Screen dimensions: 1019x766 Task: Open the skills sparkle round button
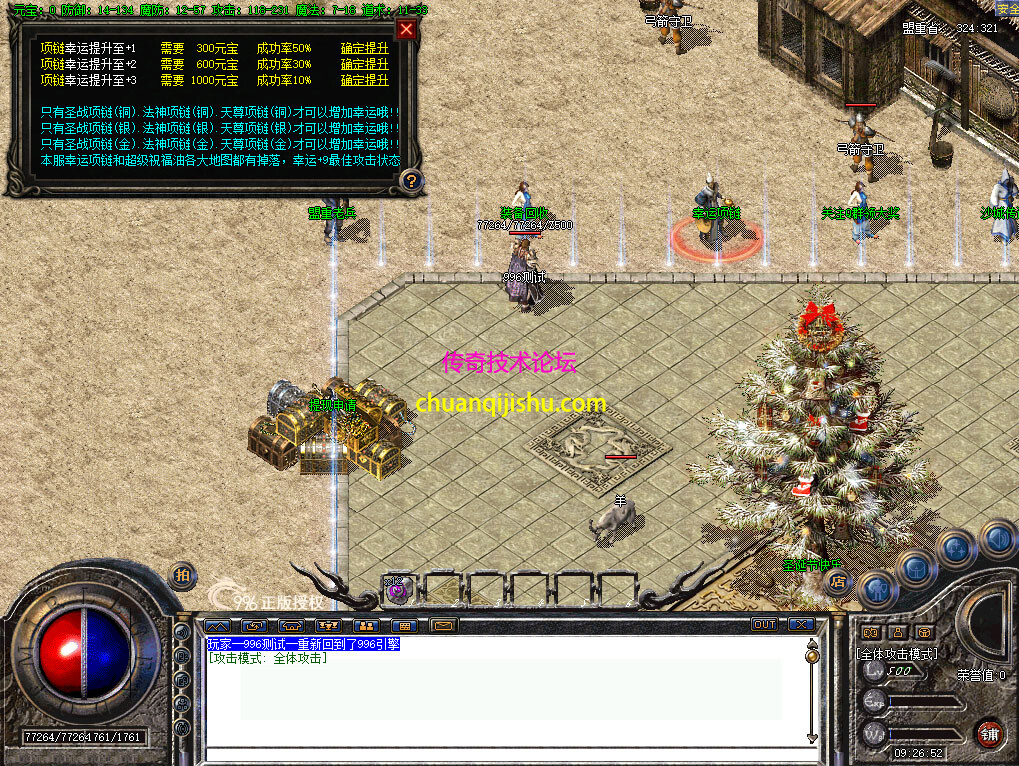click(x=957, y=548)
